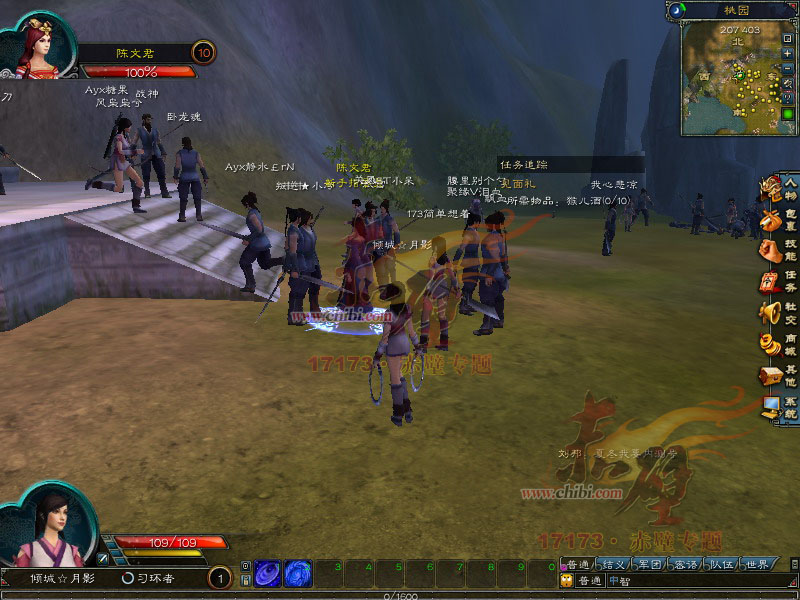Switch to the 队伍 team chat tab

click(722, 565)
